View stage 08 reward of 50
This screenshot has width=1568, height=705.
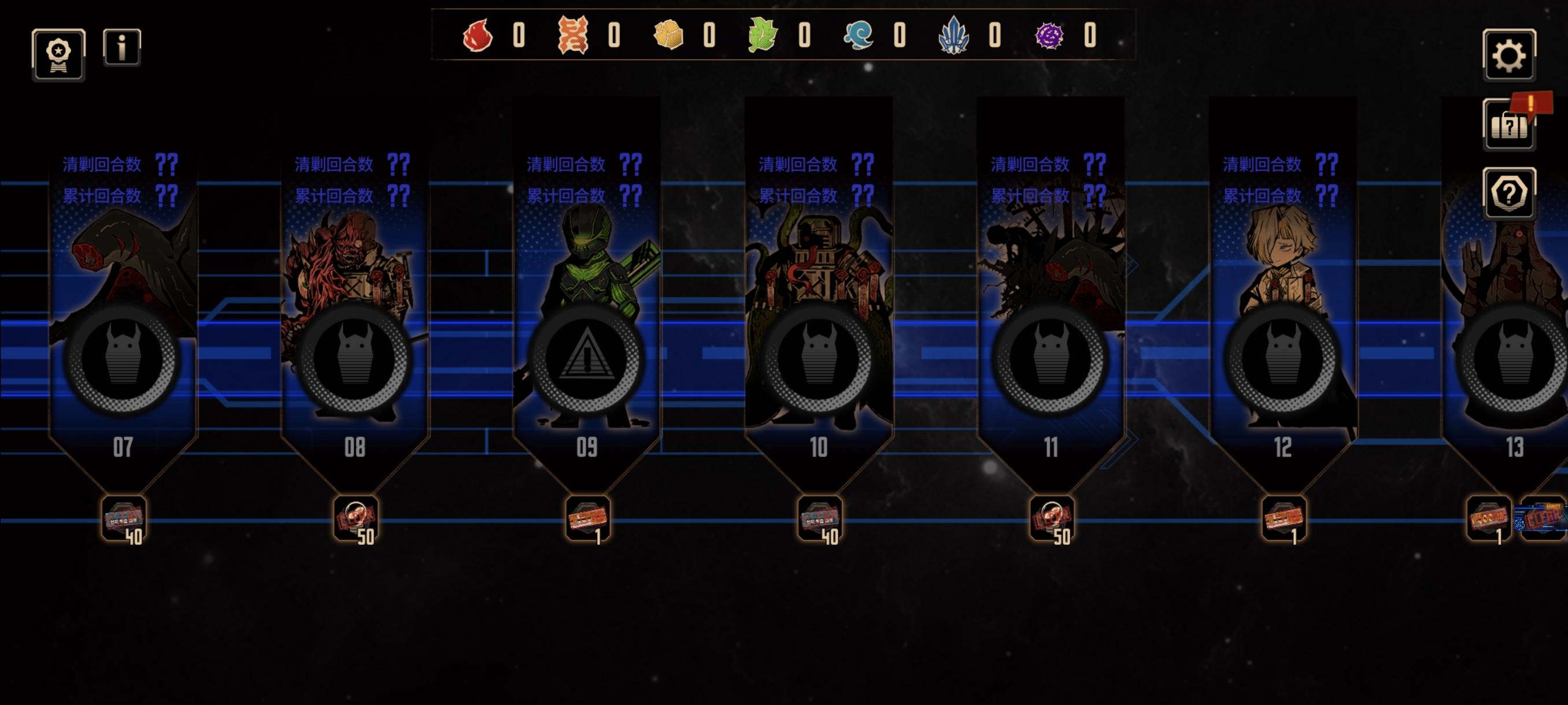point(356,519)
